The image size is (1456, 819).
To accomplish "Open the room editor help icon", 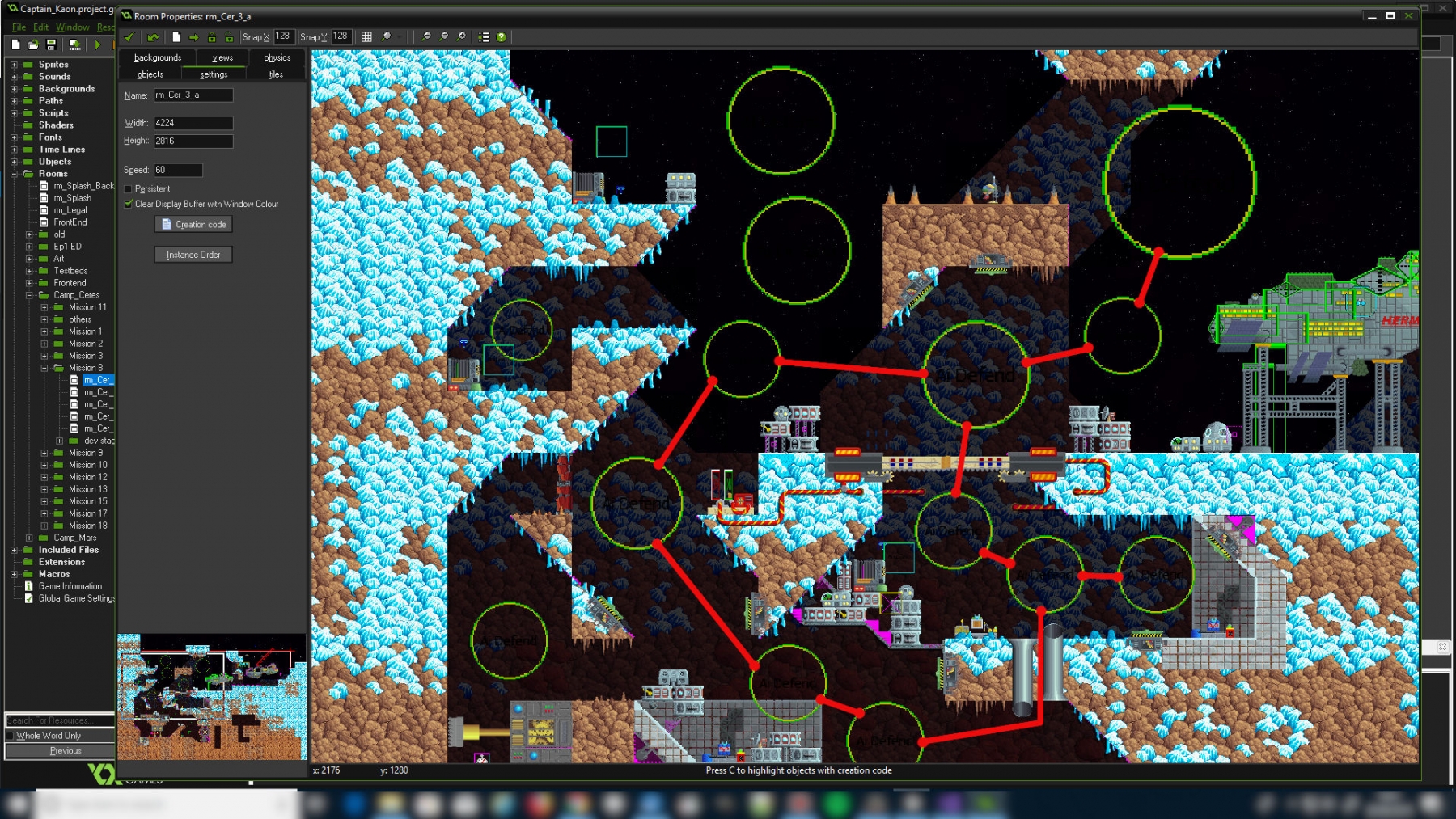I will (502, 37).
